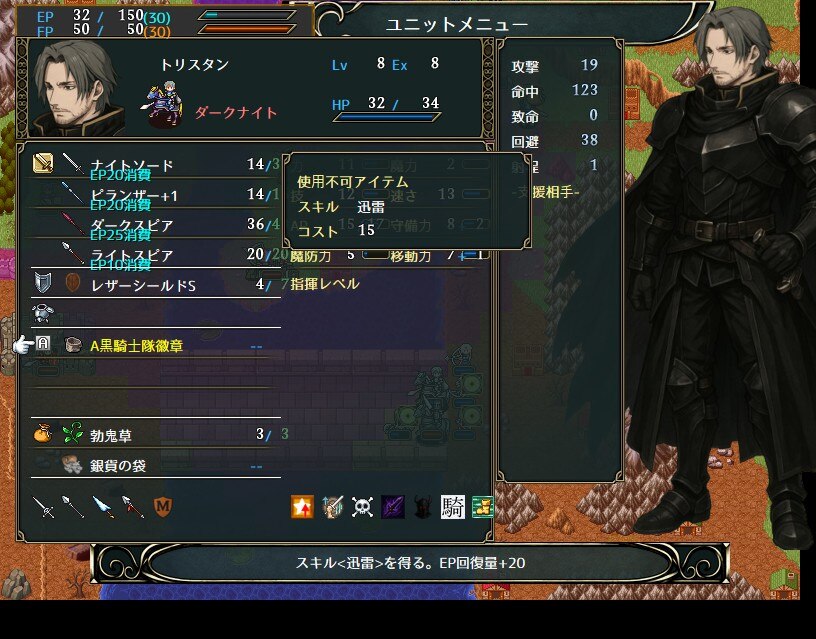Screen dimensions: 816x639
Task: Click the empty armor equipment slot
Action: pos(150,314)
